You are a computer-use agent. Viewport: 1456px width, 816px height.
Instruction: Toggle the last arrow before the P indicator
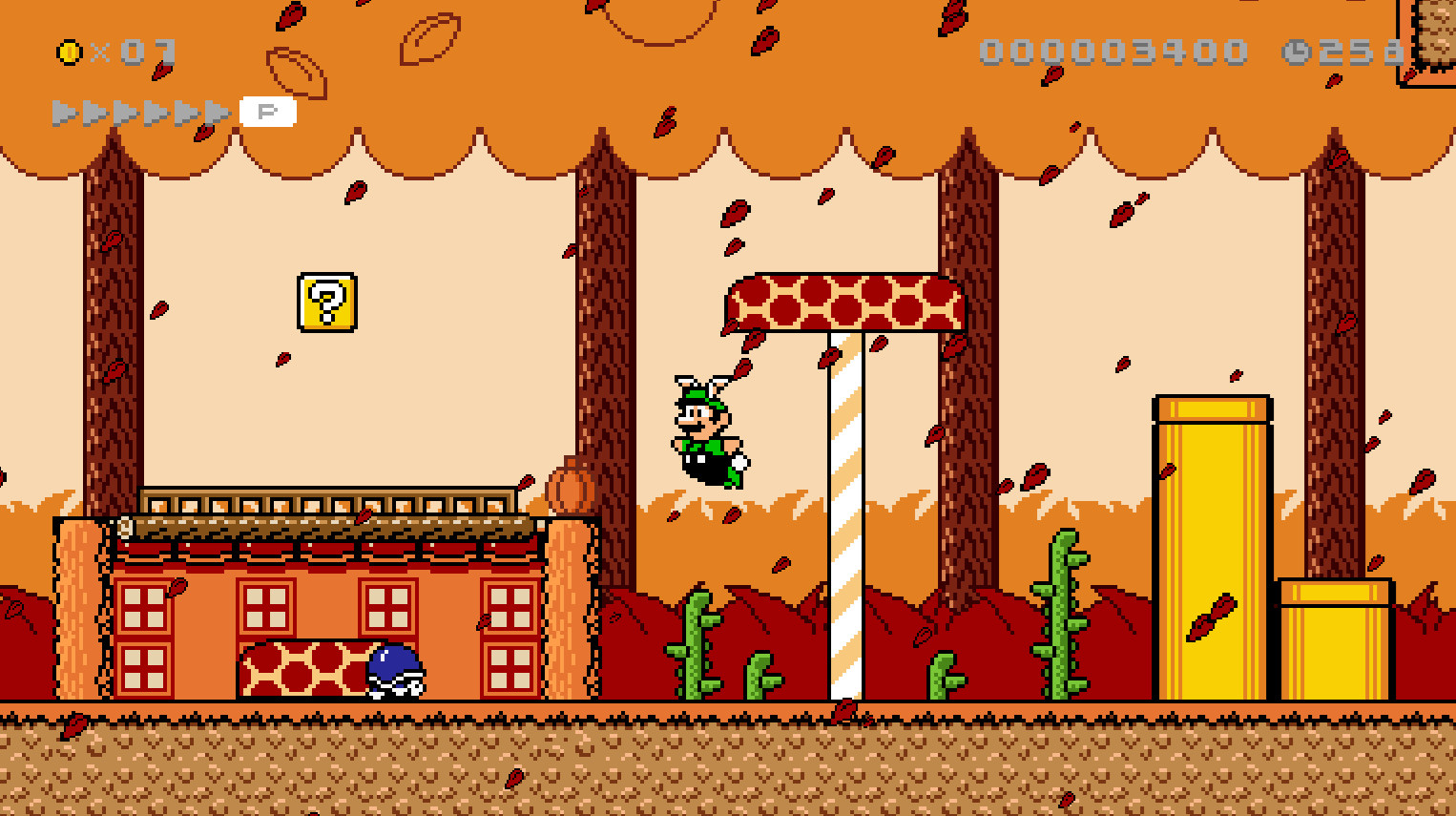pos(216,110)
